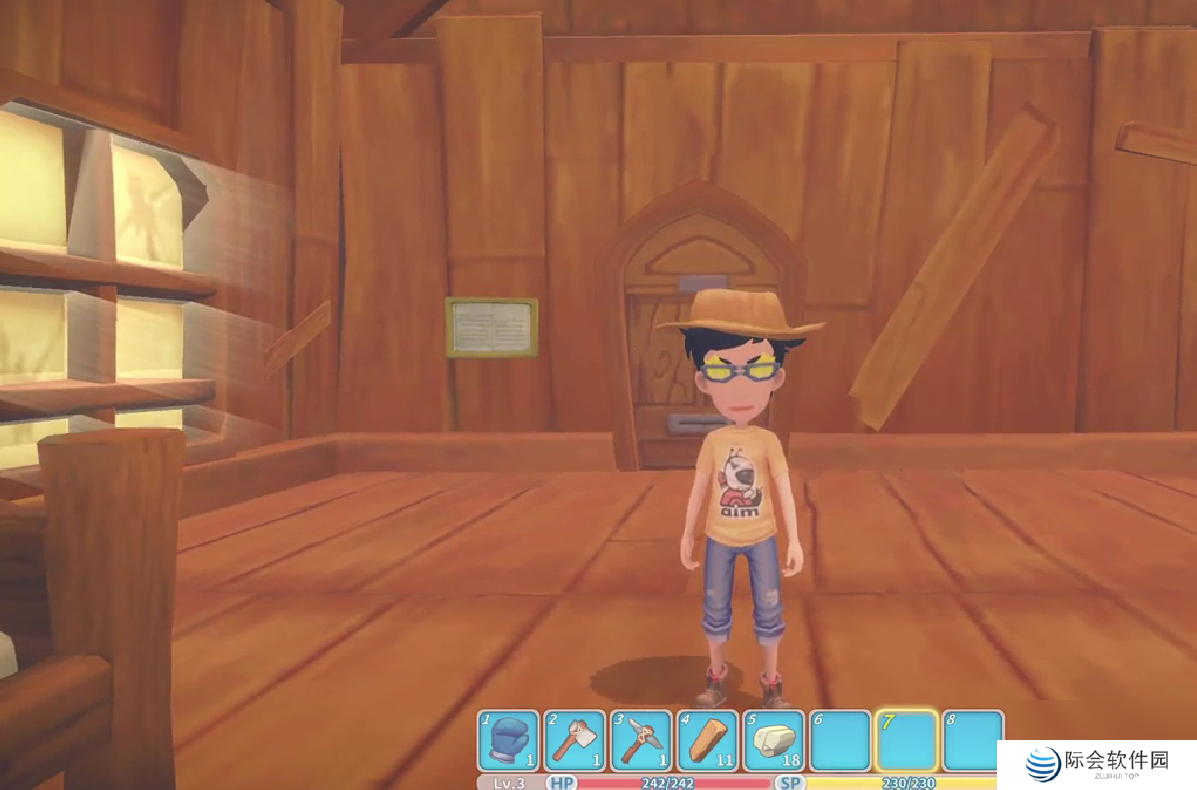Click the highlighted hotbar slot 7

click(906, 741)
